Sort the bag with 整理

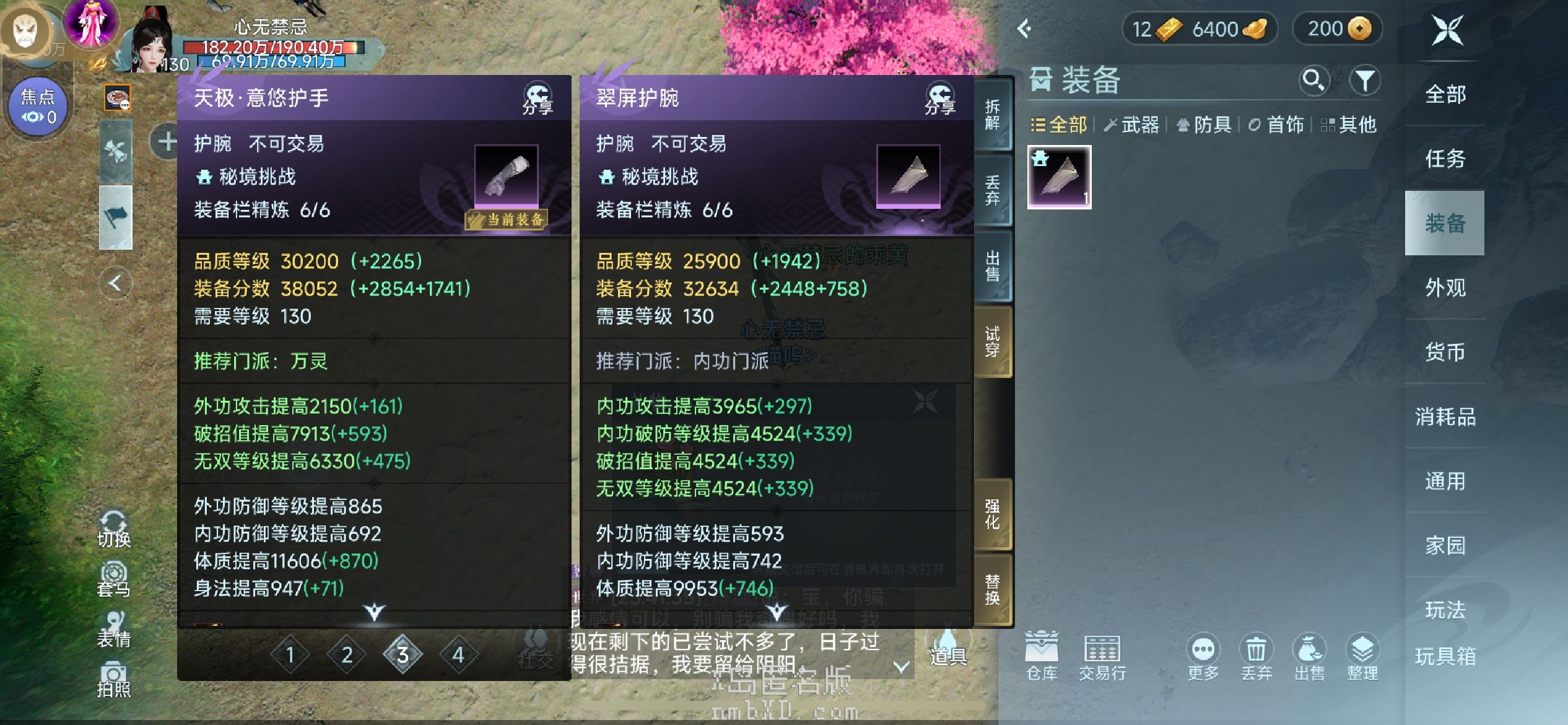coord(1362,656)
